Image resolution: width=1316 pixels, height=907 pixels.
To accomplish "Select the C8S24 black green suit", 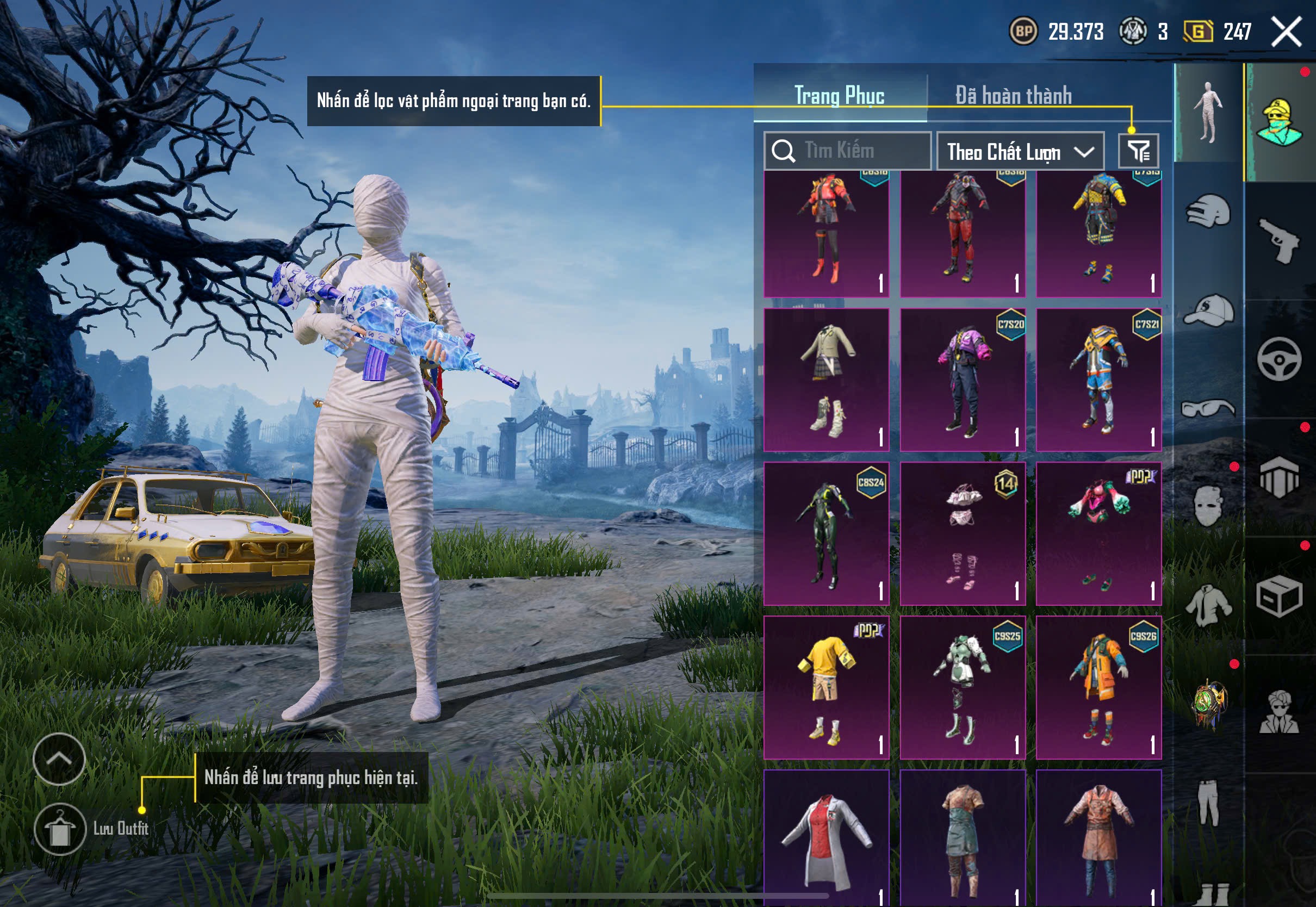I will click(x=826, y=533).
